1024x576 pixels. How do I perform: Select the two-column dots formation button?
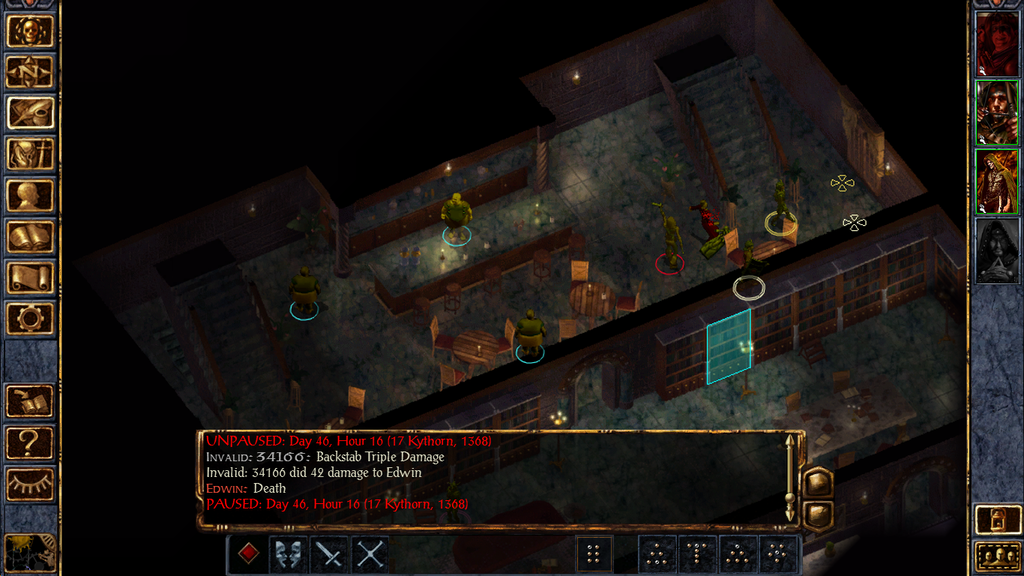pyautogui.click(x=594, y=554)
